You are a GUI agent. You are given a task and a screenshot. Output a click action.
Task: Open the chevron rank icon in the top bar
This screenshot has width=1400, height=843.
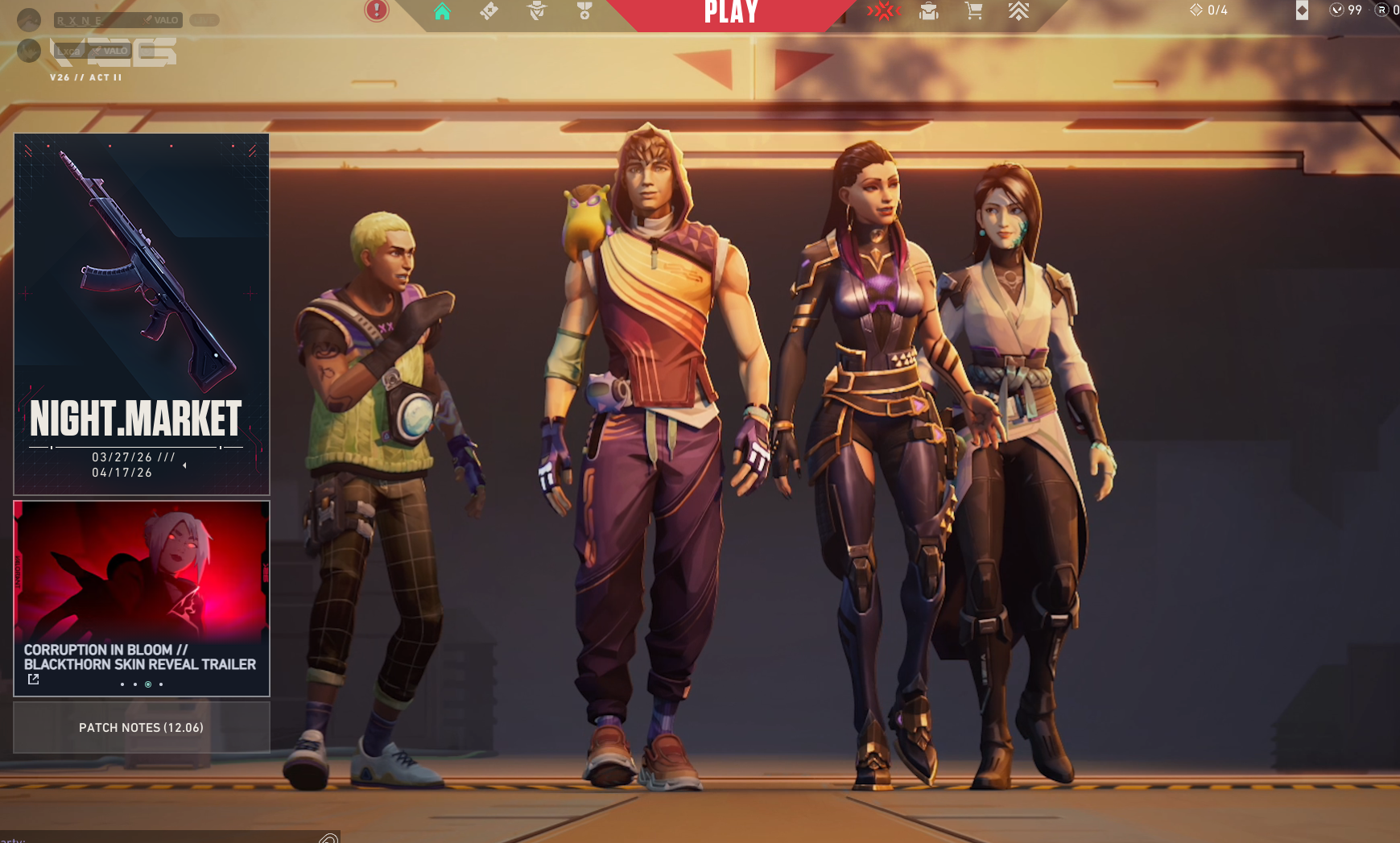click(1018, 11)
